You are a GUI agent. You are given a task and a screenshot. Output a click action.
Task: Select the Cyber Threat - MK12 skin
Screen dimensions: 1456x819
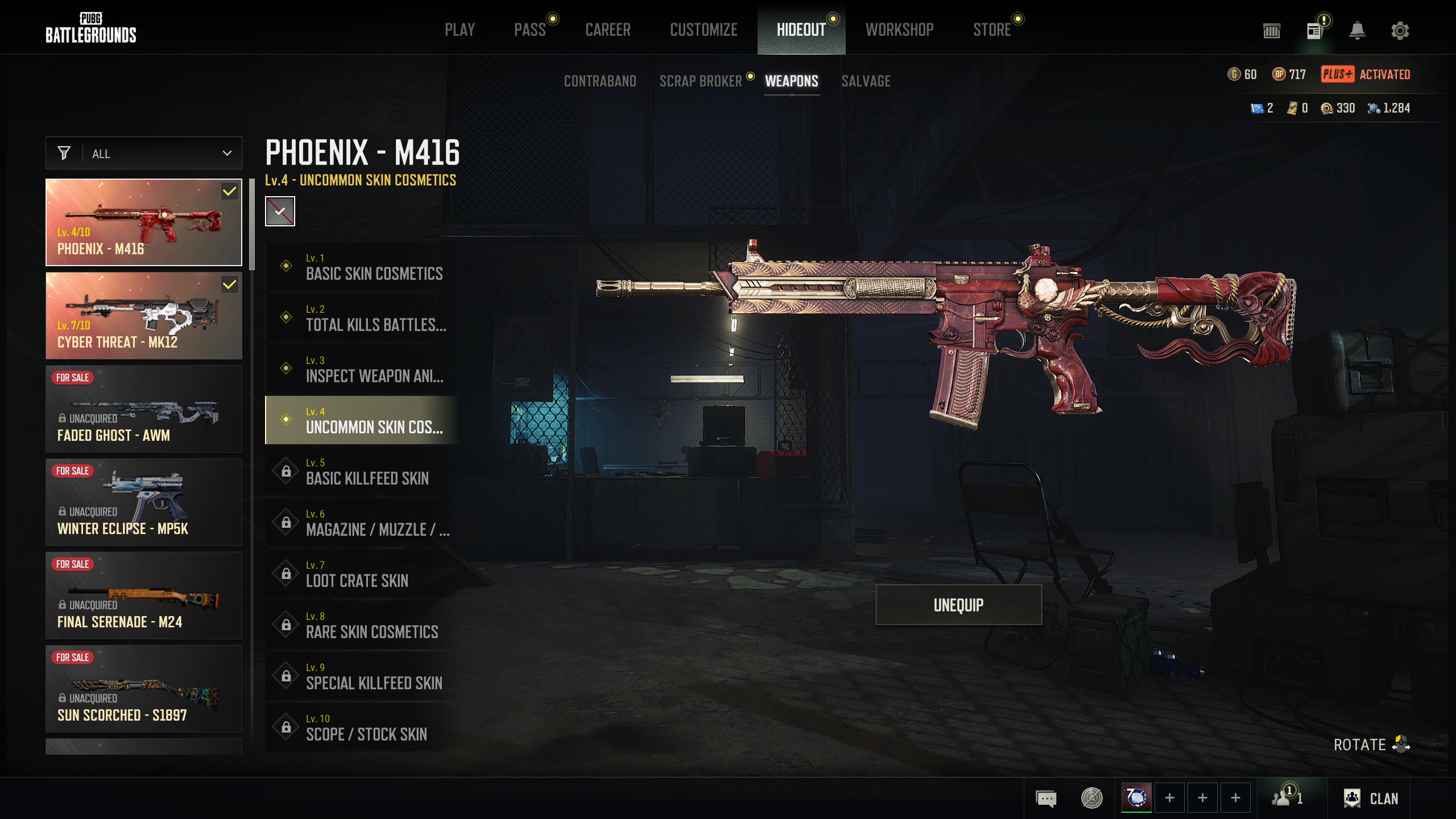tap(144, 316)
